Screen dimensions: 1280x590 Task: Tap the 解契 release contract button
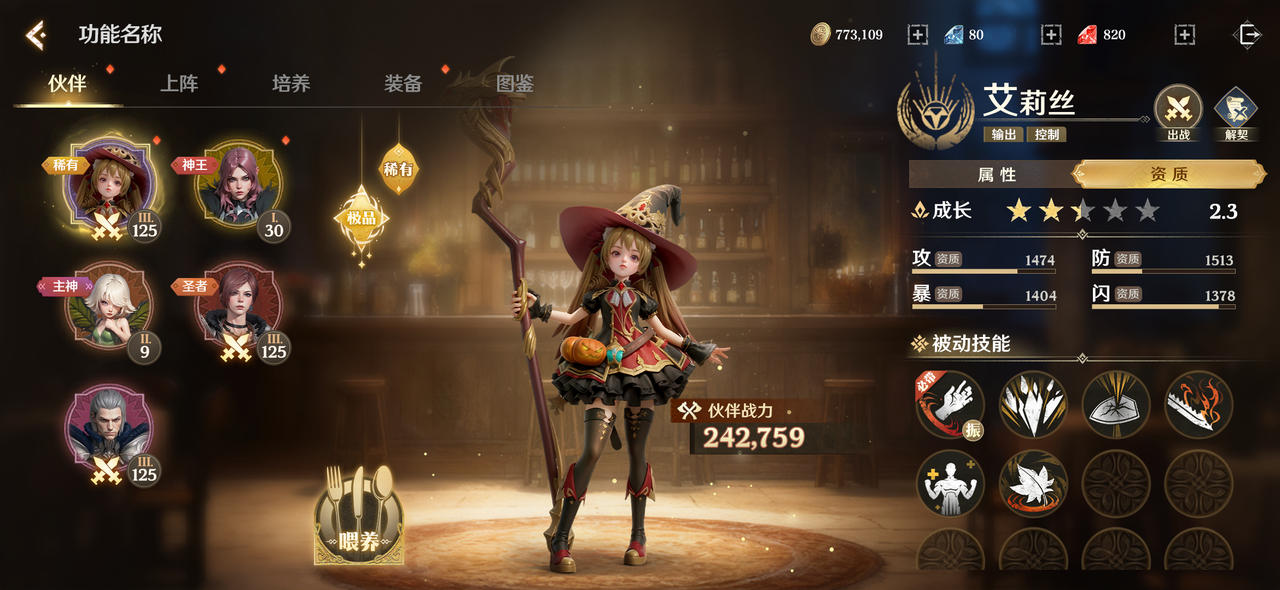[1236, 110]
